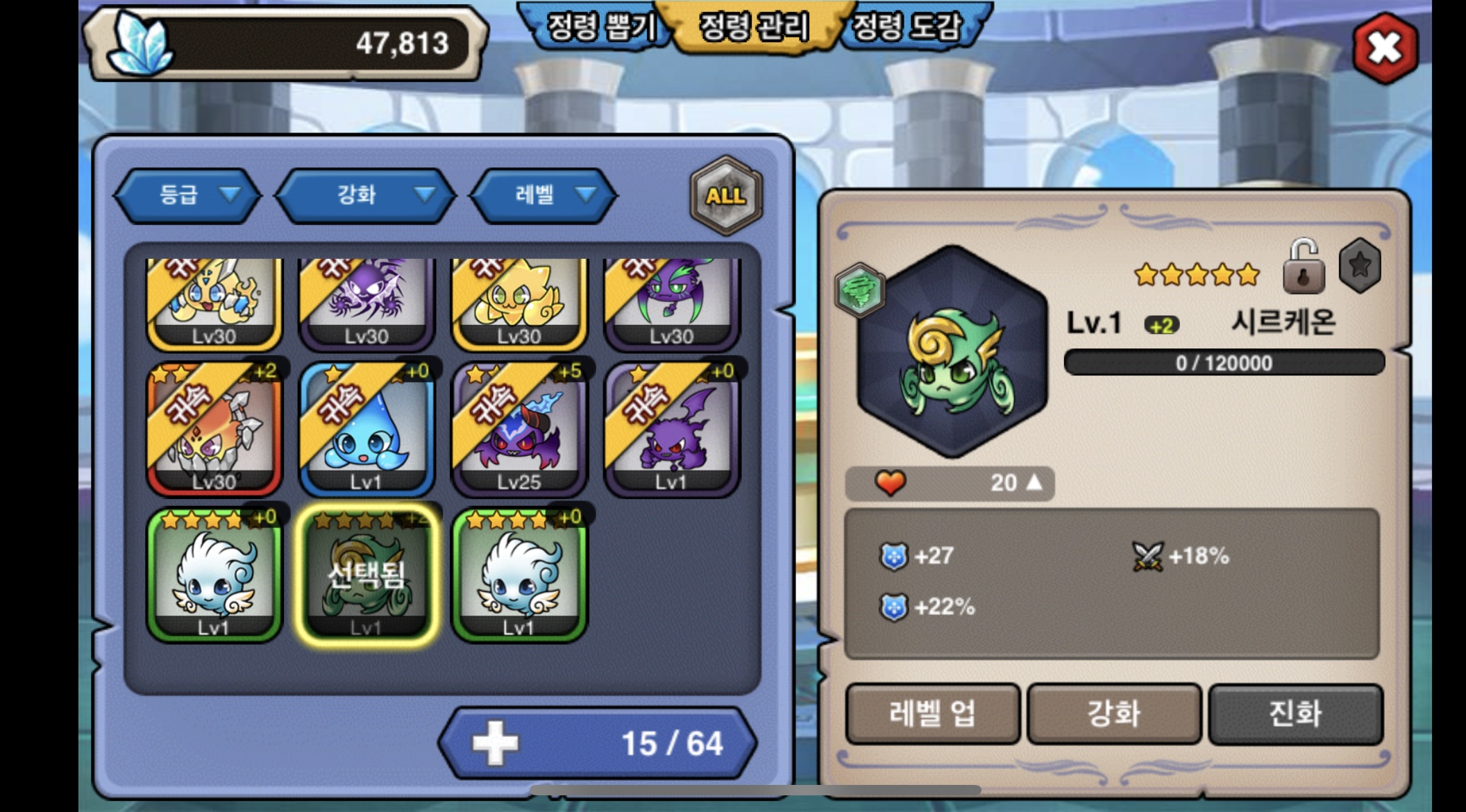Expand spirit storage with plus button
Image resolution: width=1466 pixels, height=812 pixels.
click(x=495, y=743)
